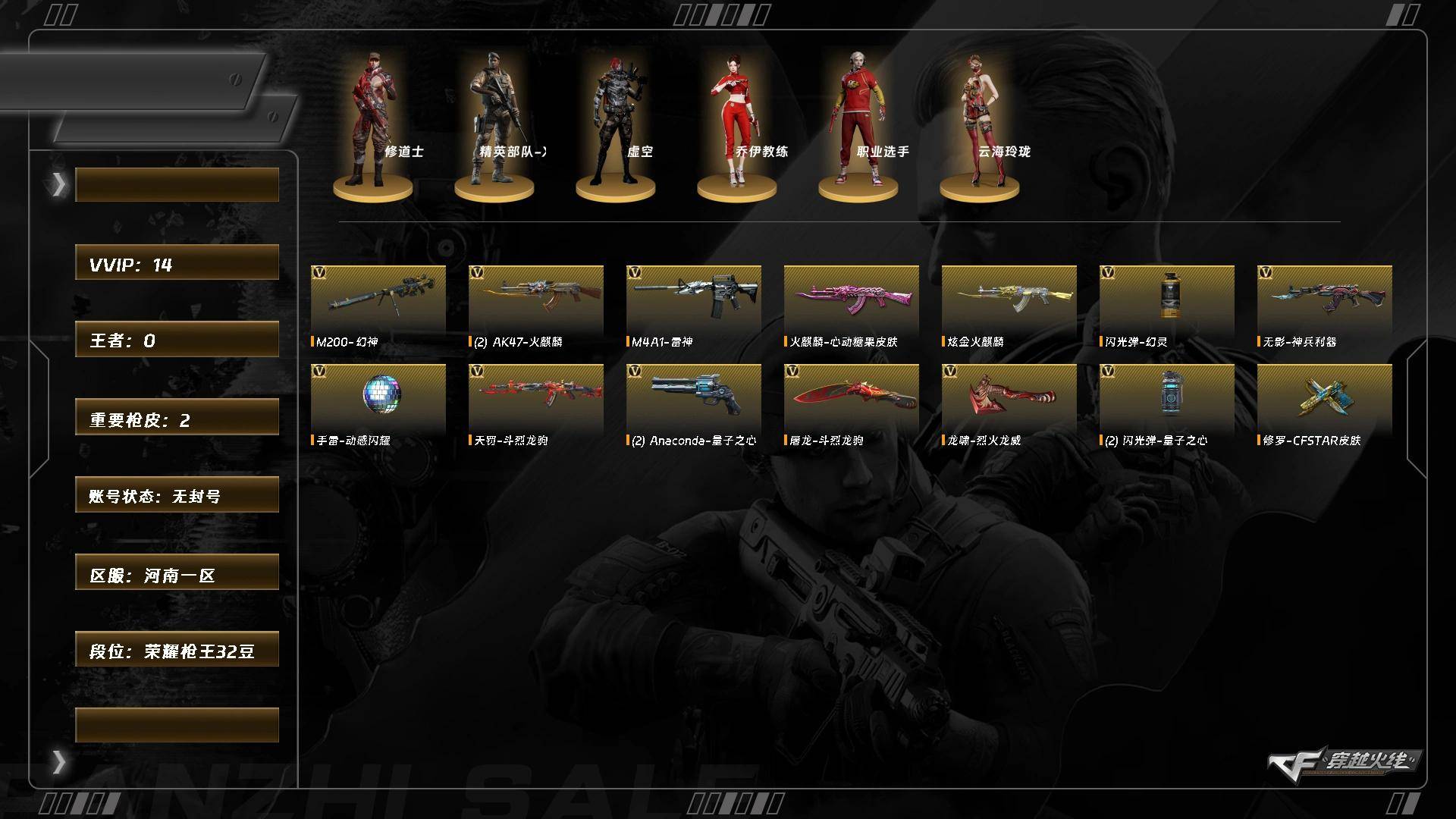This screenshot has height=819, width=1456.
Task: Select the 乔伊教练 character
Action: (737, 121)
